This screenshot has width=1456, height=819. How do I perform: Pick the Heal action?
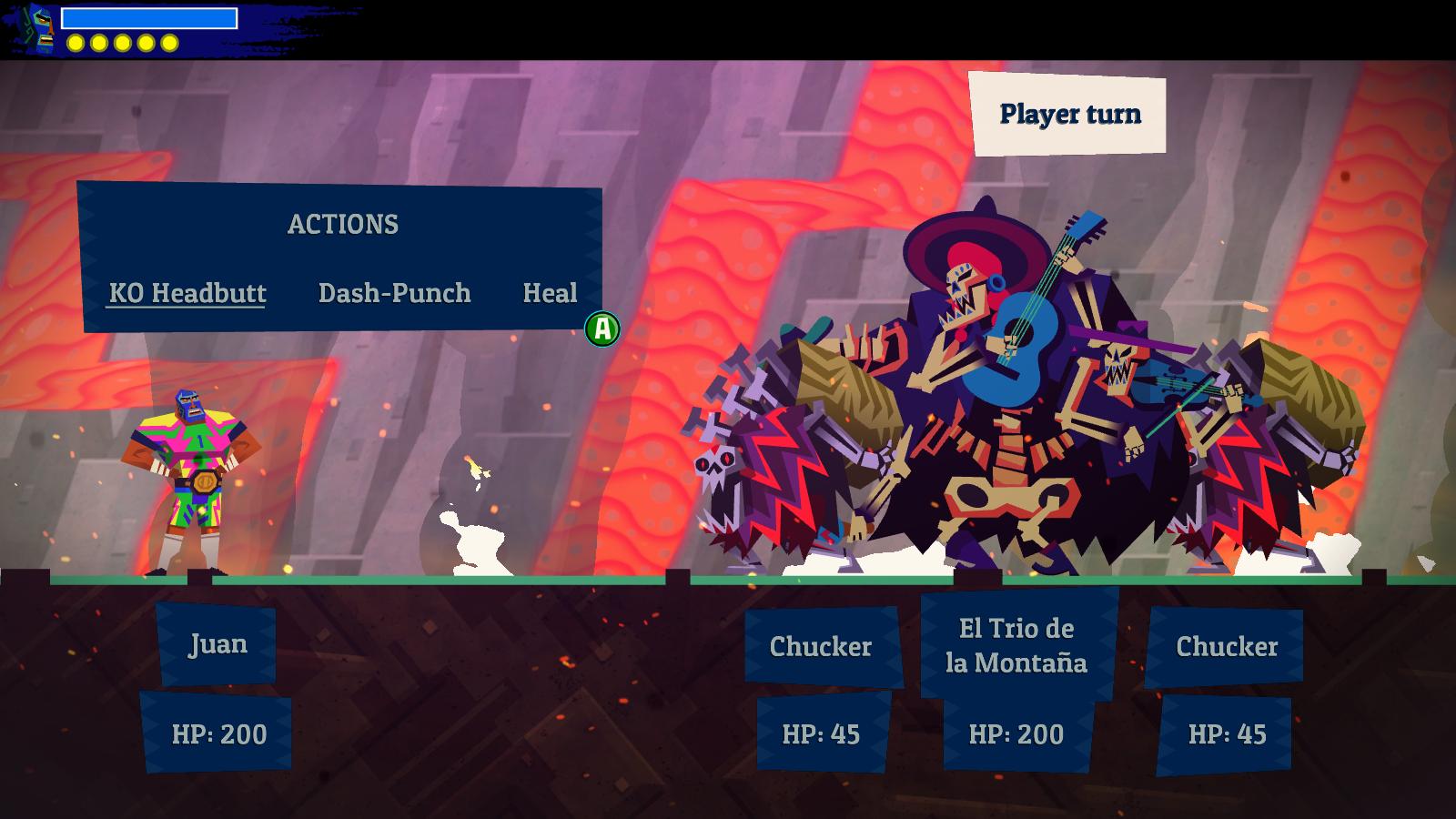[550, 293]
